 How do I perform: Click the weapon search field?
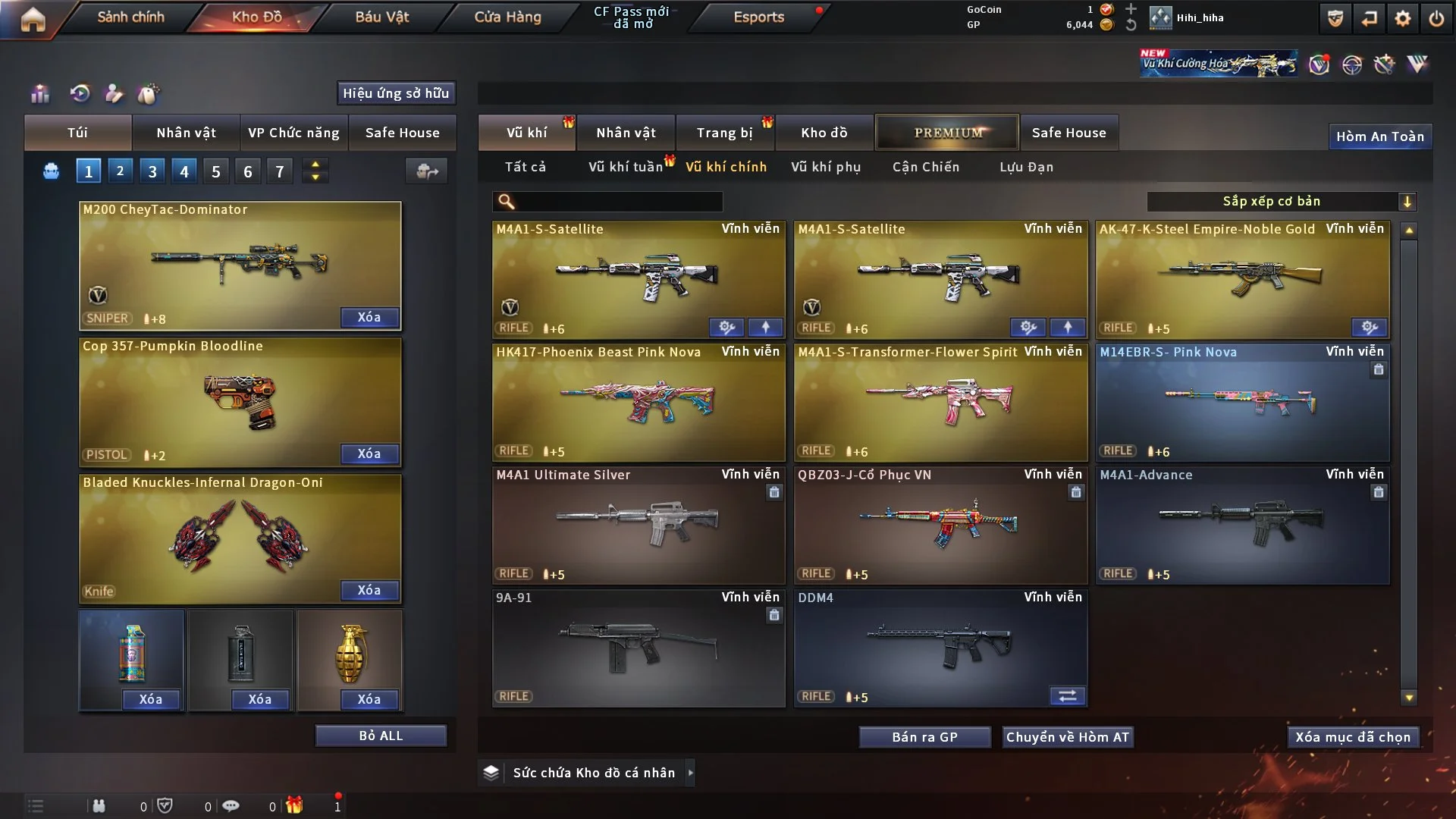(618, 202)
